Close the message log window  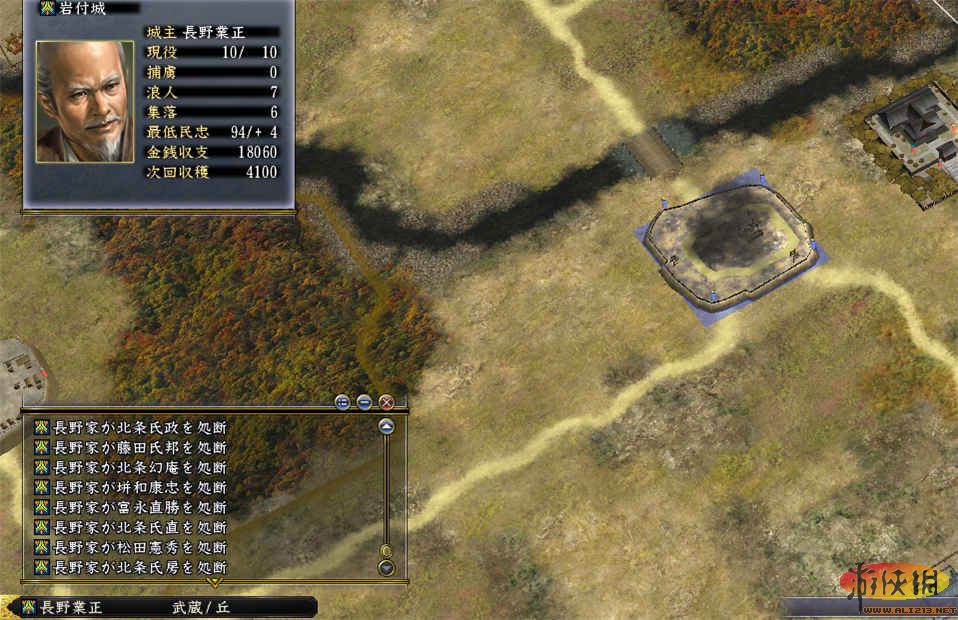click(386, 402)
